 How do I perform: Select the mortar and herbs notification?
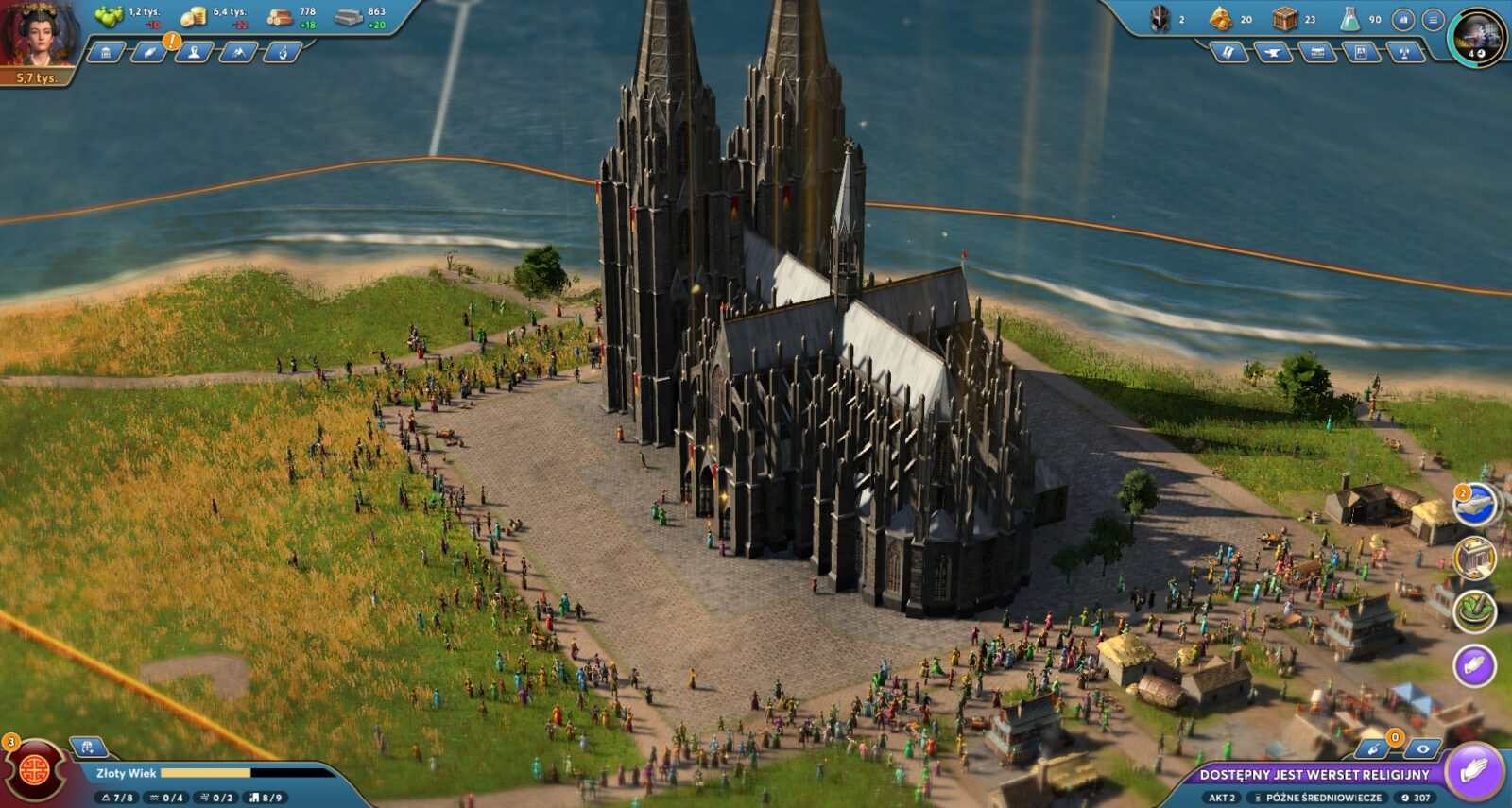pyautogui.click(x=1474, y=611)
